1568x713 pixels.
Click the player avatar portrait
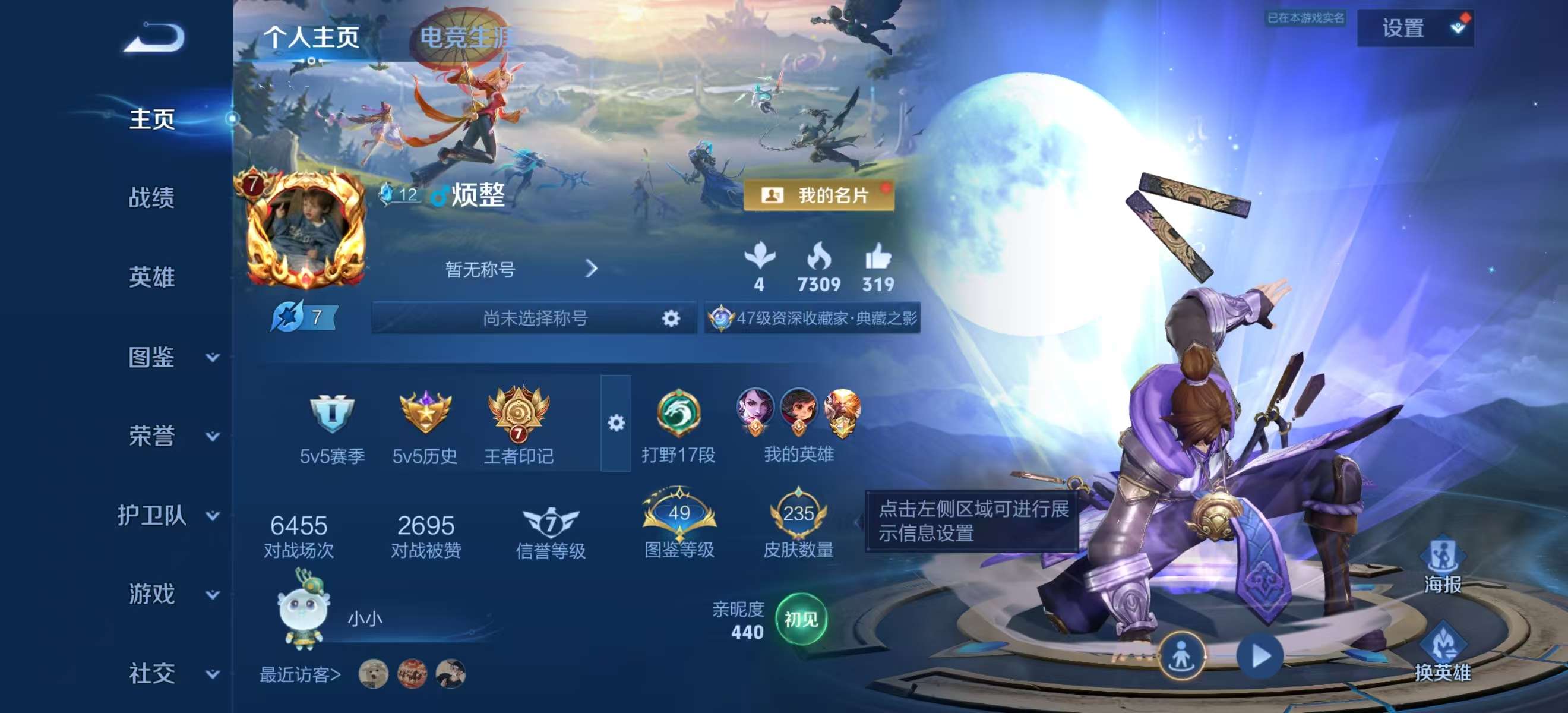[305, 229]
